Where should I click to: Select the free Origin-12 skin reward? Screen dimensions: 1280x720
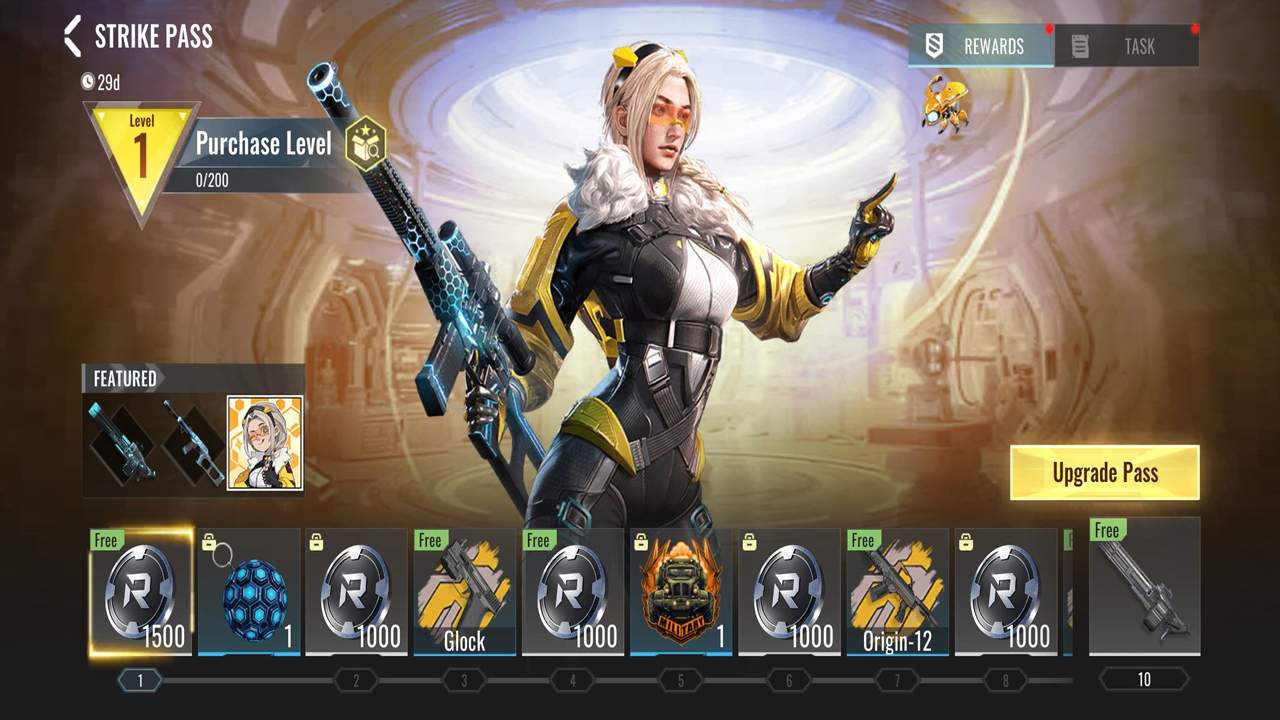pos(897,592)
